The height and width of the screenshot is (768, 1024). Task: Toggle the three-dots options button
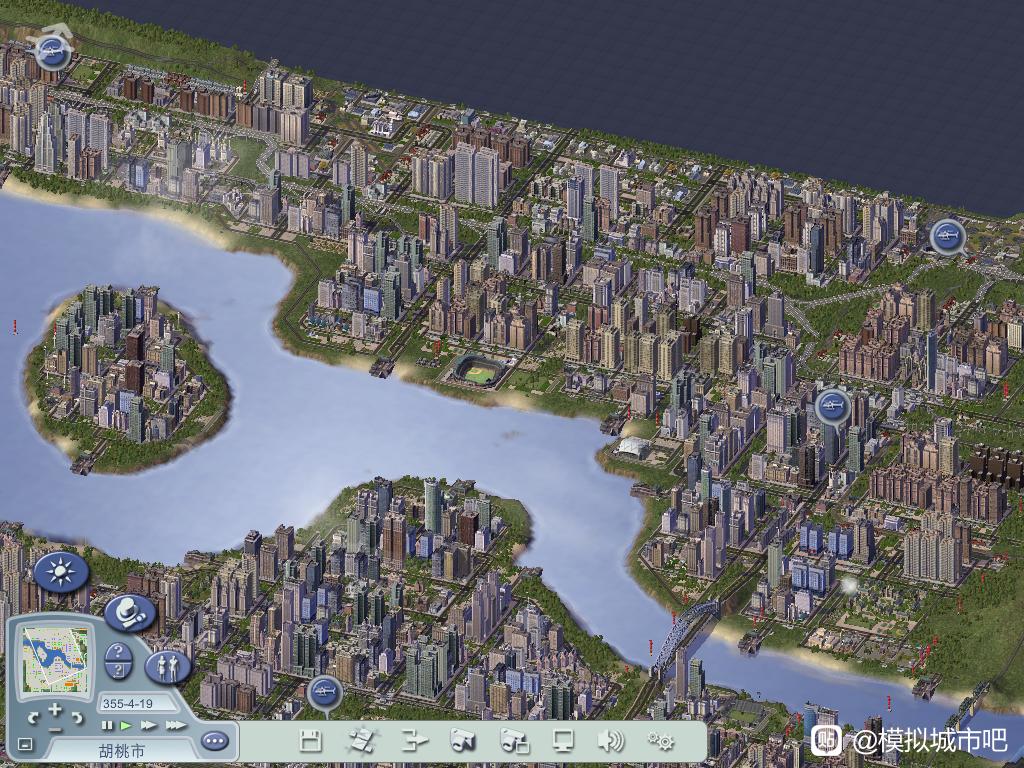(214, 741)
